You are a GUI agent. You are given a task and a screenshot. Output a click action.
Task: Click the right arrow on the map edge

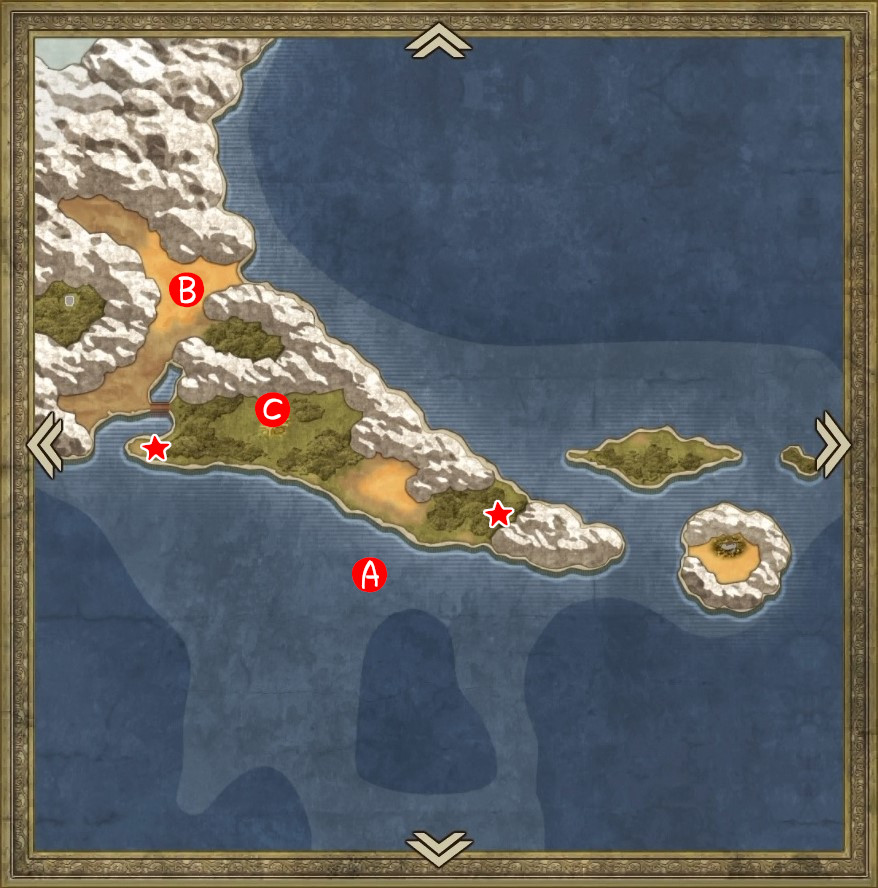[833, 442]
